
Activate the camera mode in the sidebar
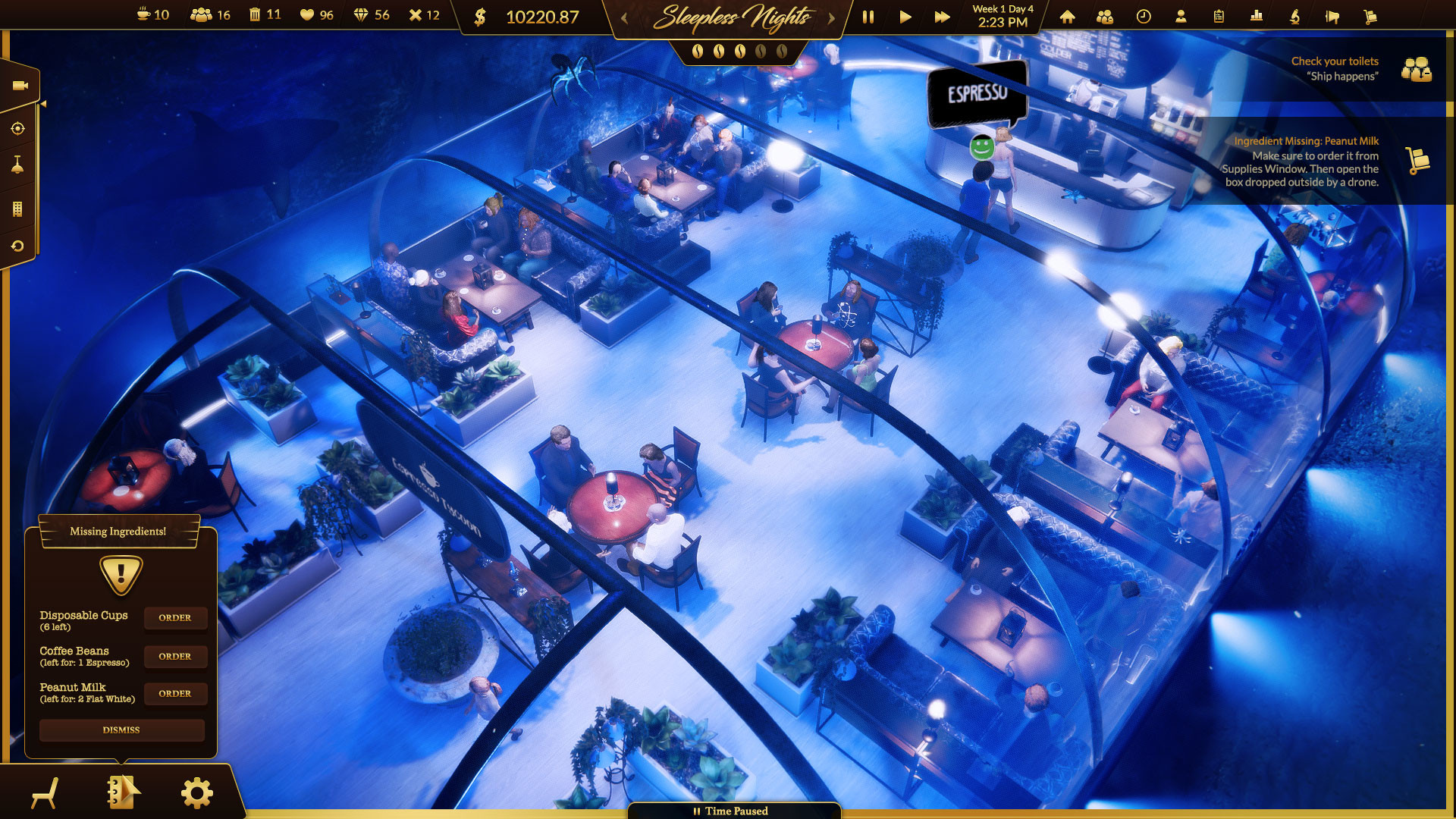tap(20, 84)
